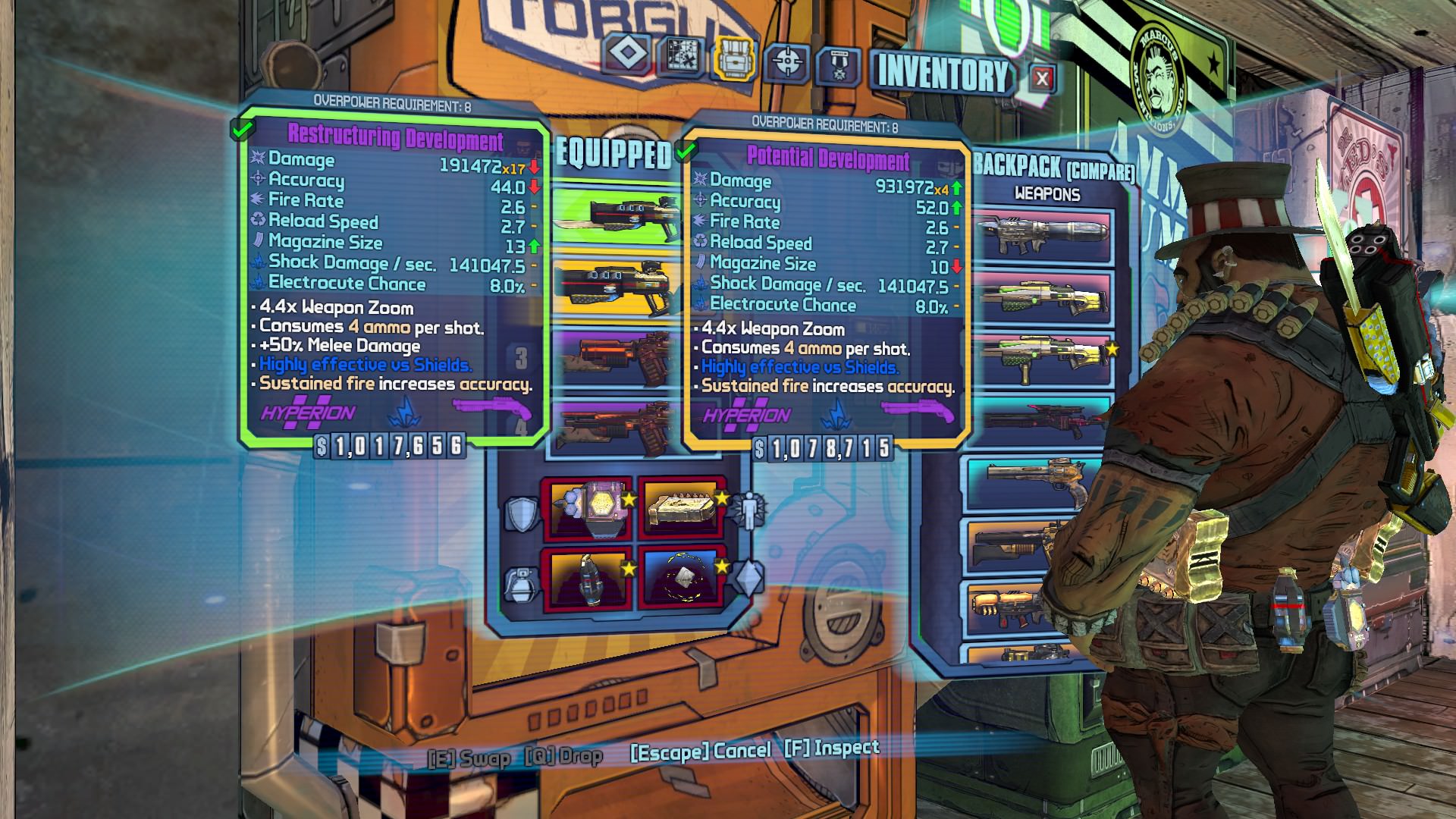Screen dimensions: 1456x819
Task: Open the Missions tab diamond icon
Action: pos(627,54)
